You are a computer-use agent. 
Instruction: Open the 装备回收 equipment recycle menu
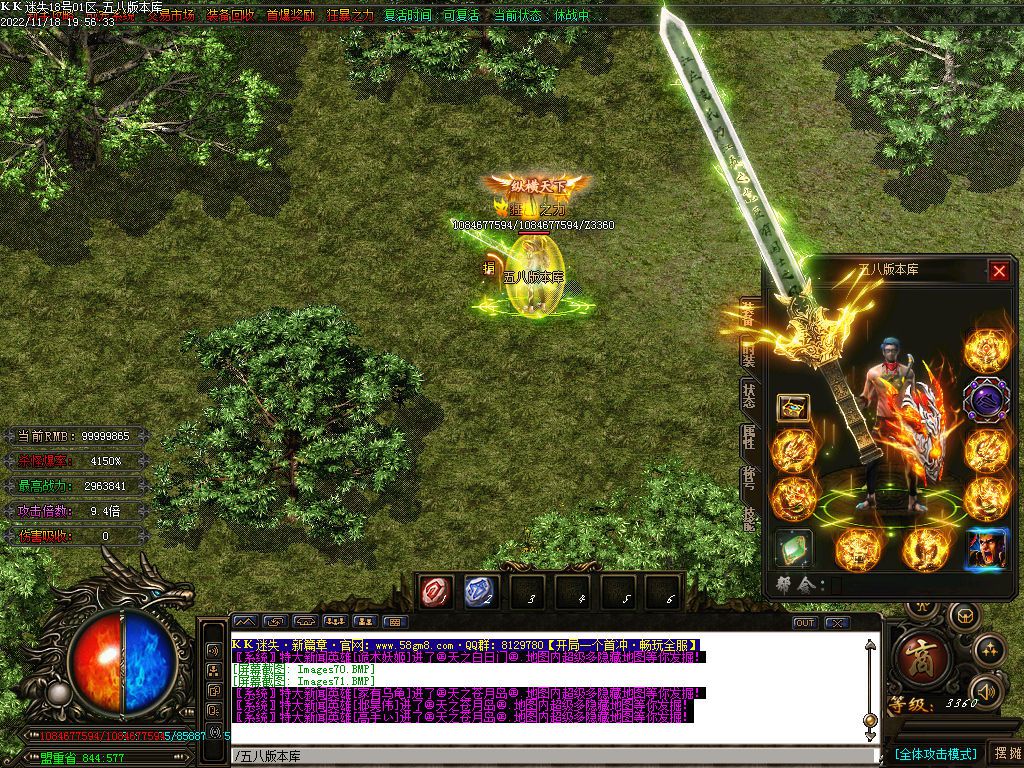231,16
